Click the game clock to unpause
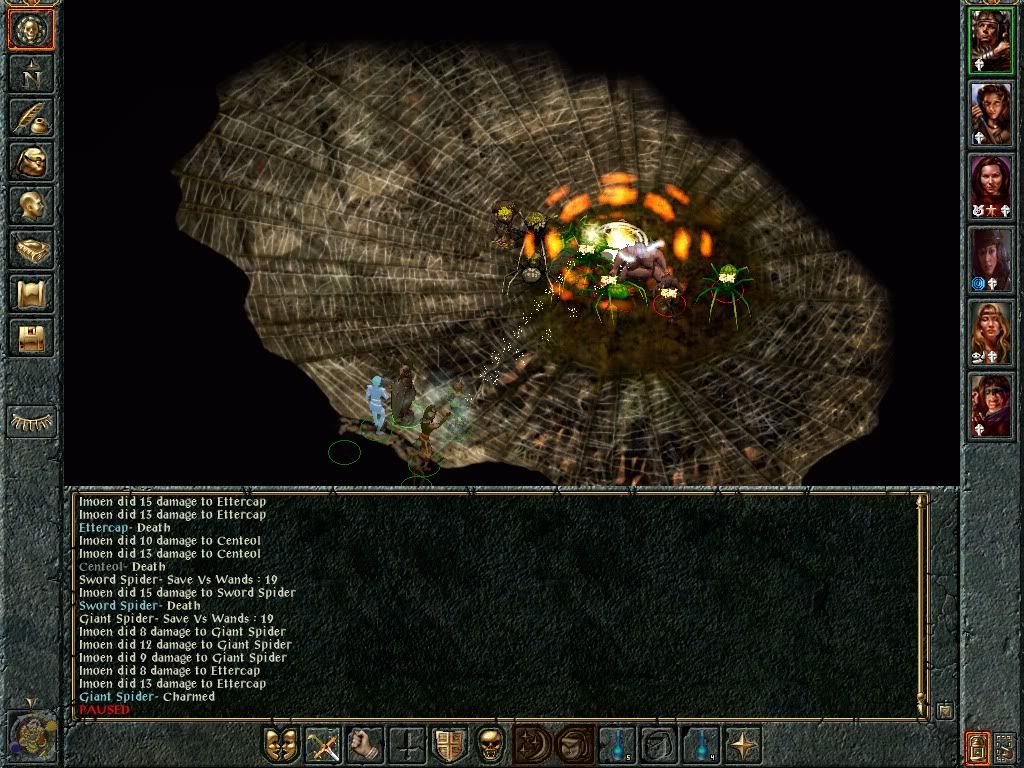This screenshot has height=768, width=1024. (x=31, y=737)
